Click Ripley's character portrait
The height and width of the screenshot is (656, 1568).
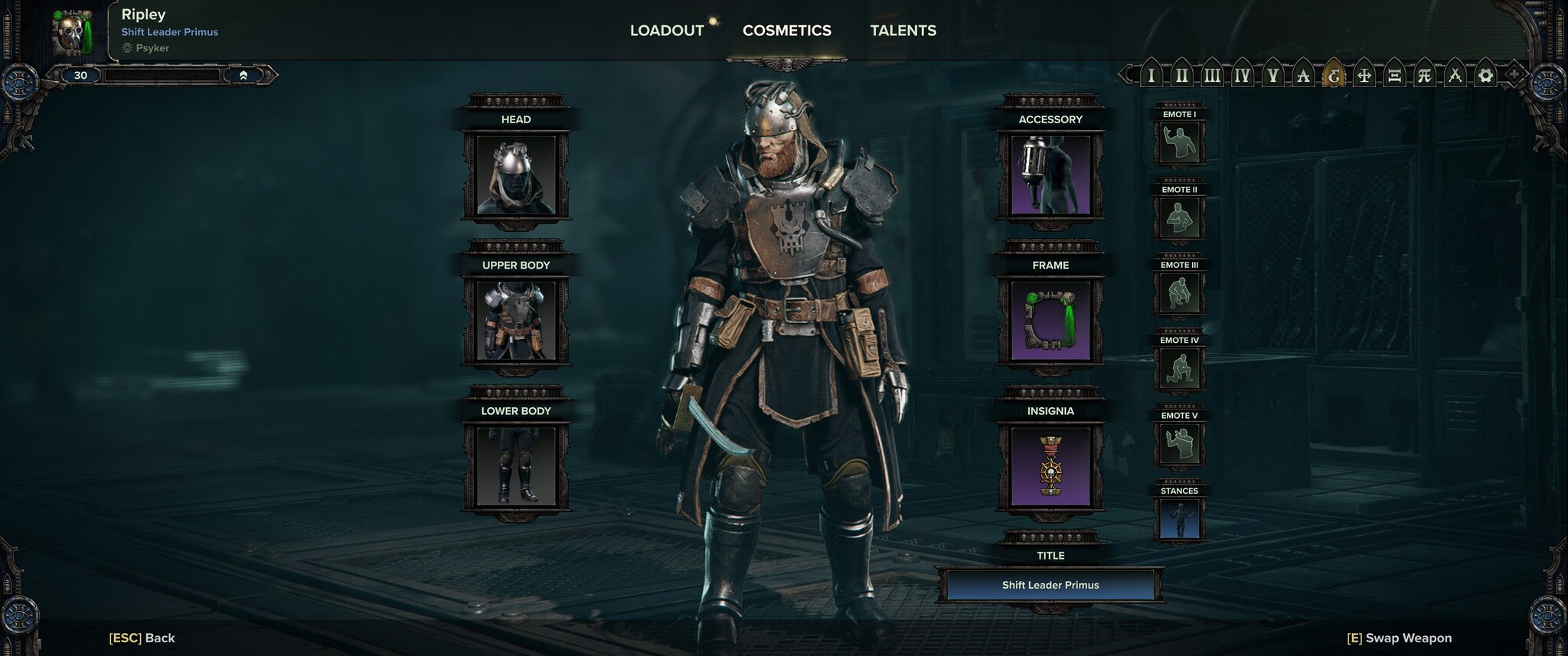(x=73, y=32)
